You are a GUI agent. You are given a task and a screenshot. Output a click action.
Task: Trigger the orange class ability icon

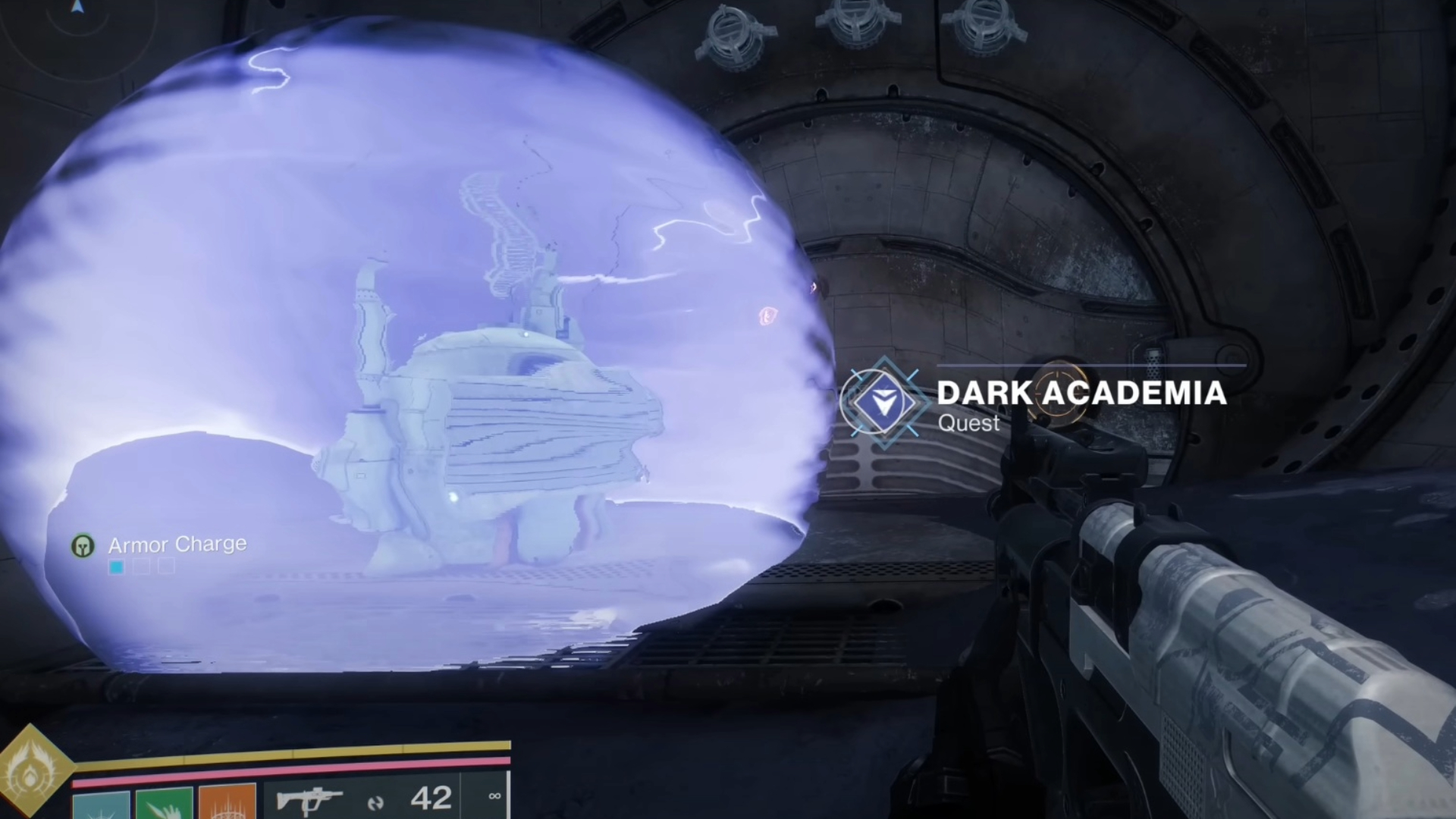tap(227, 804)
